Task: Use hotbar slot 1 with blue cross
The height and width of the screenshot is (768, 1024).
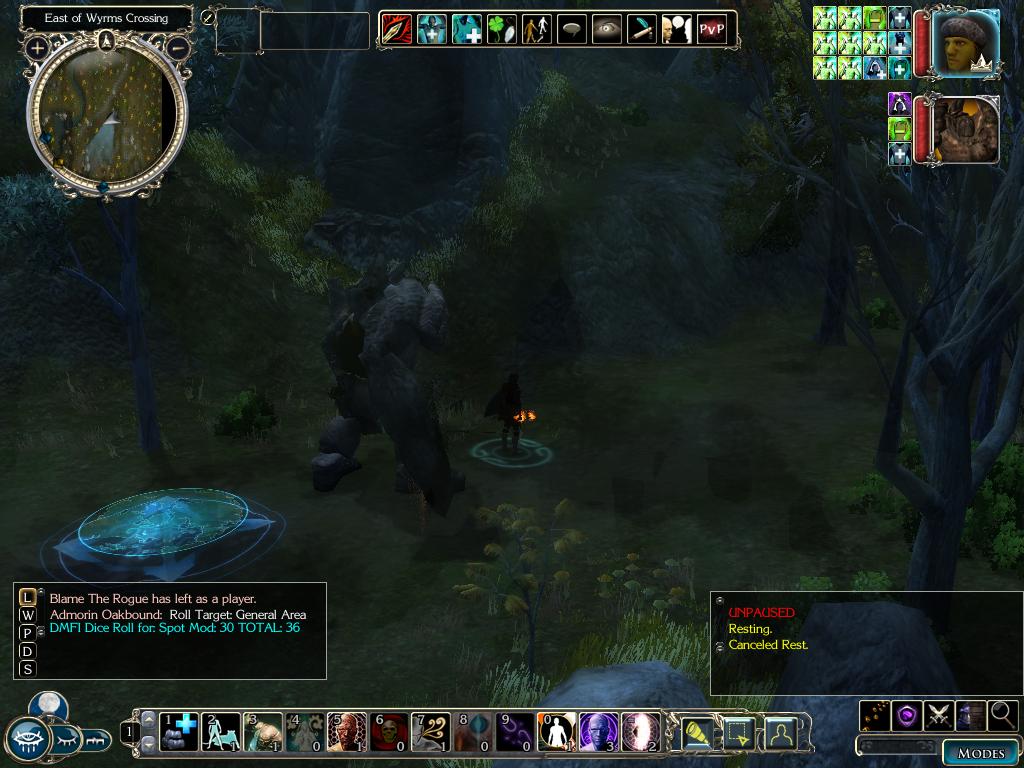Action: [x=180, y=732]
